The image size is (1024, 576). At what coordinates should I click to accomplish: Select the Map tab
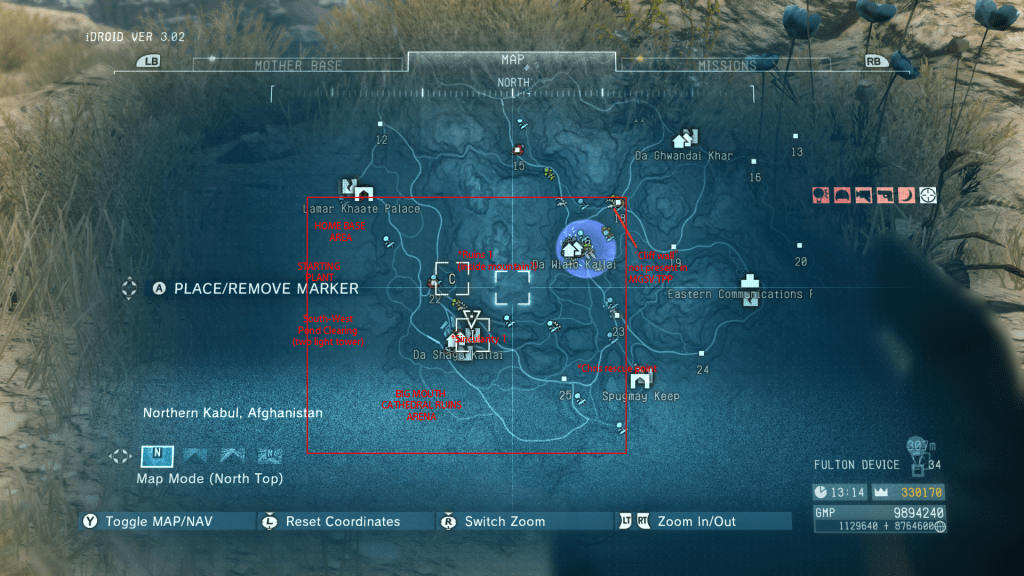click(x=512, y=60)
